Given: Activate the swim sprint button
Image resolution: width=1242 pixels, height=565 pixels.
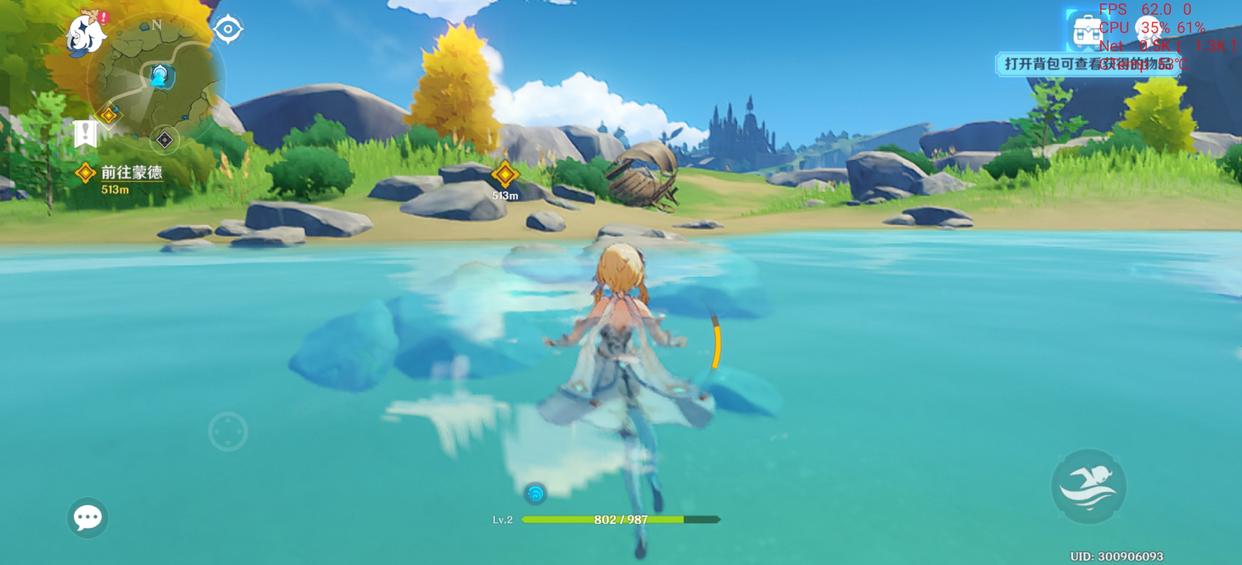Looking at the screenshot, I should coord(1089,486).
